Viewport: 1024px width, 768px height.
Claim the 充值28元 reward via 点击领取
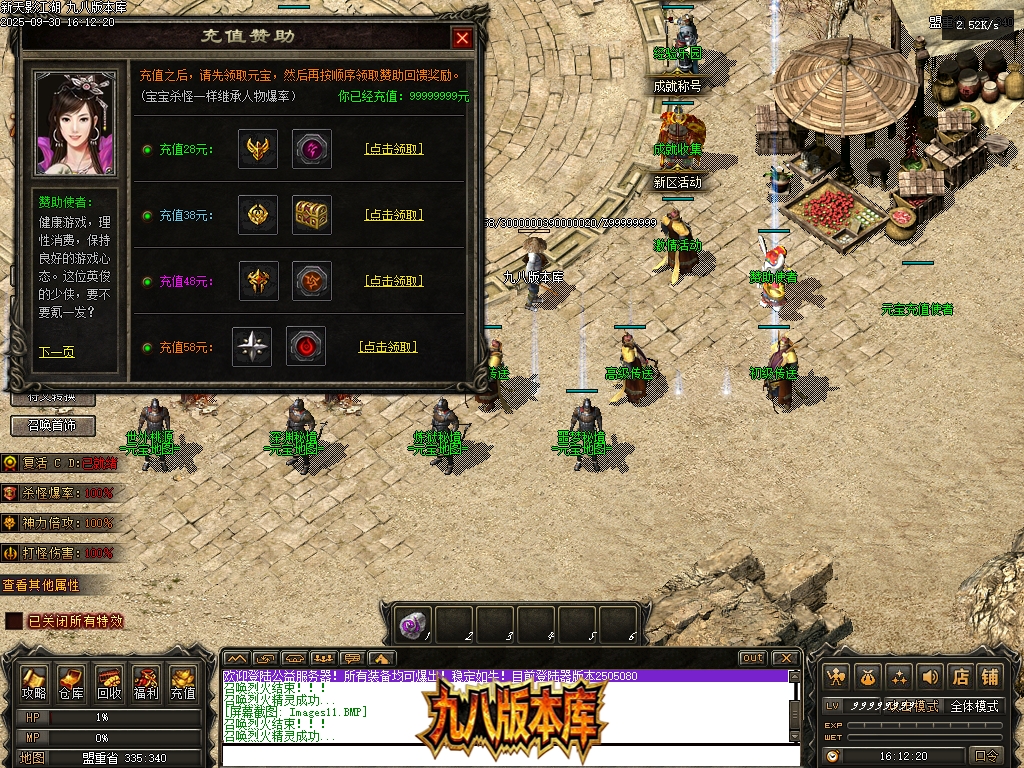click(x=393, y=149)
